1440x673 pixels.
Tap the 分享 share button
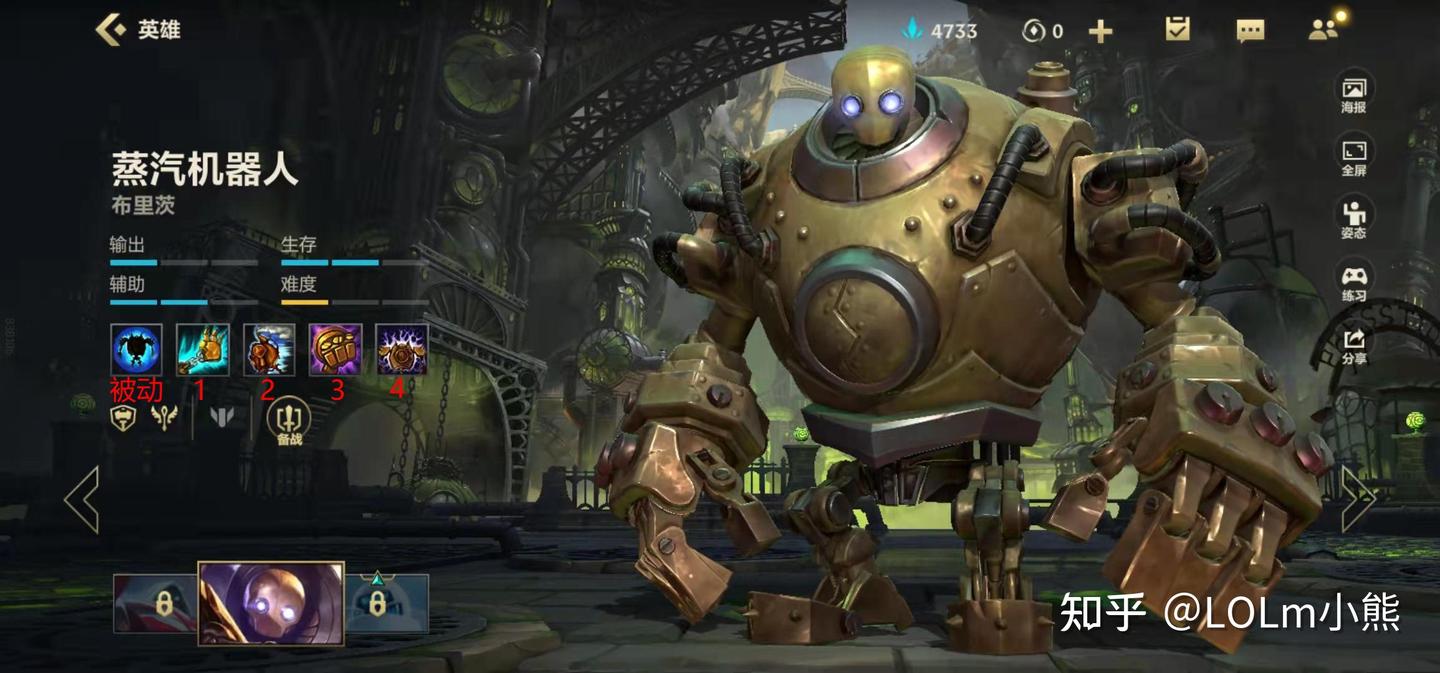point(1354,345)
